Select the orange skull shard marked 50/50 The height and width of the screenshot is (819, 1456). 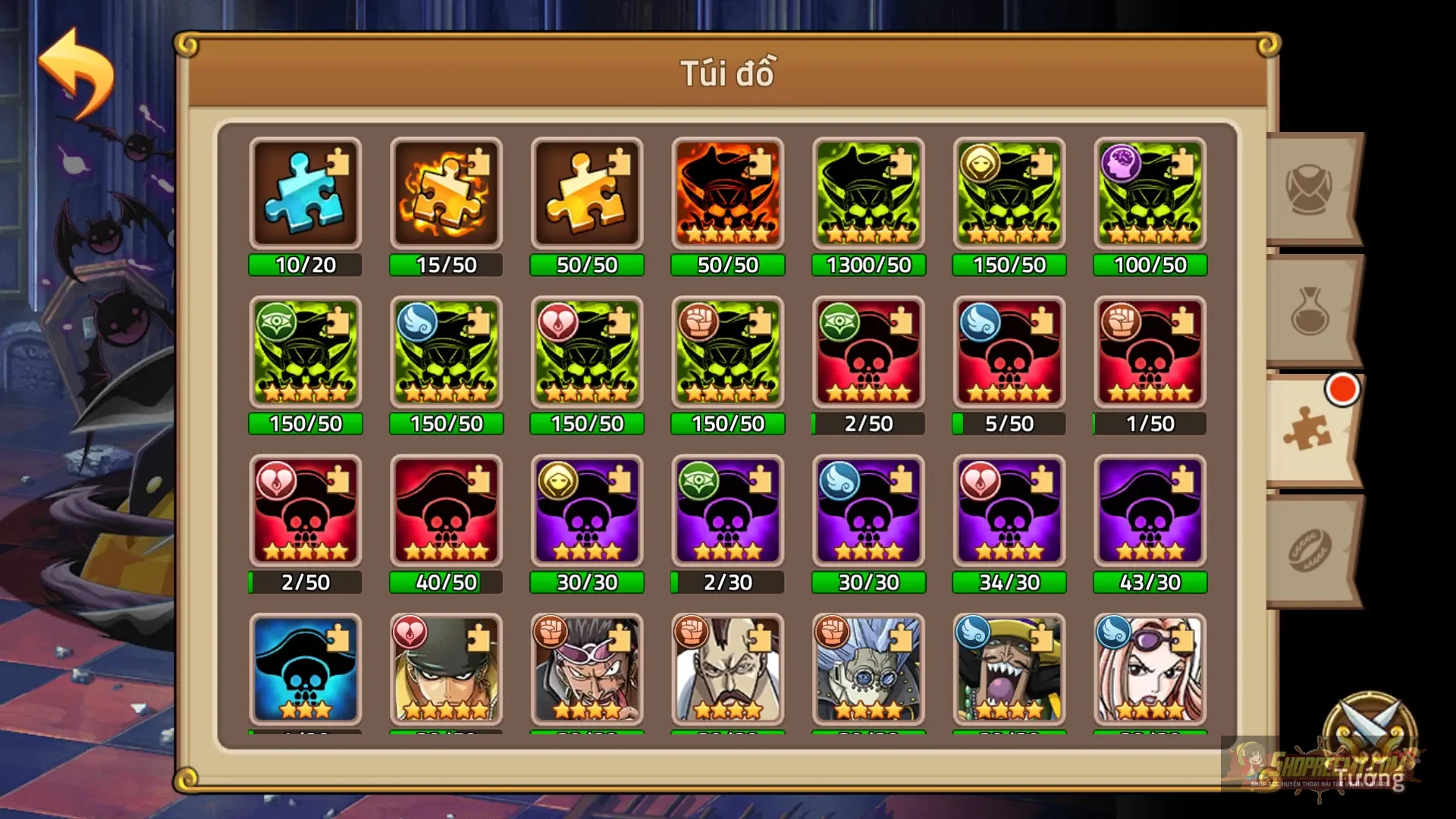click(x=728, y=193)
